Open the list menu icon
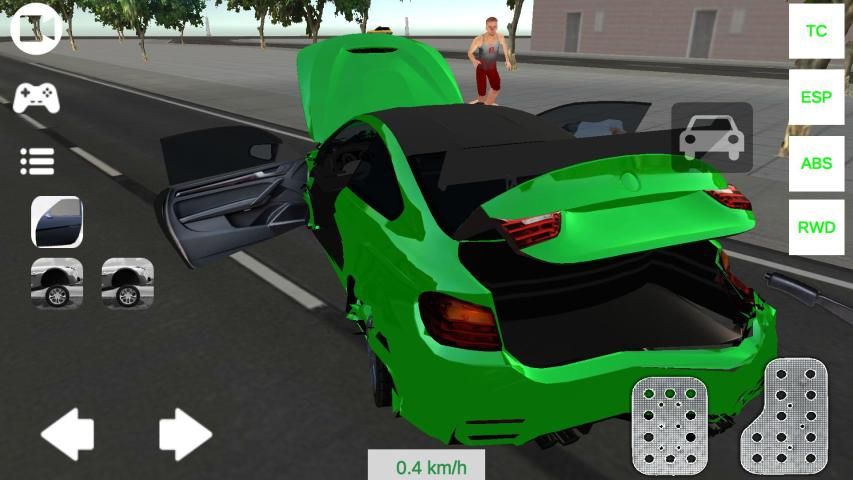This screenshot has width=853, height=480. click(x=37, y=161)
